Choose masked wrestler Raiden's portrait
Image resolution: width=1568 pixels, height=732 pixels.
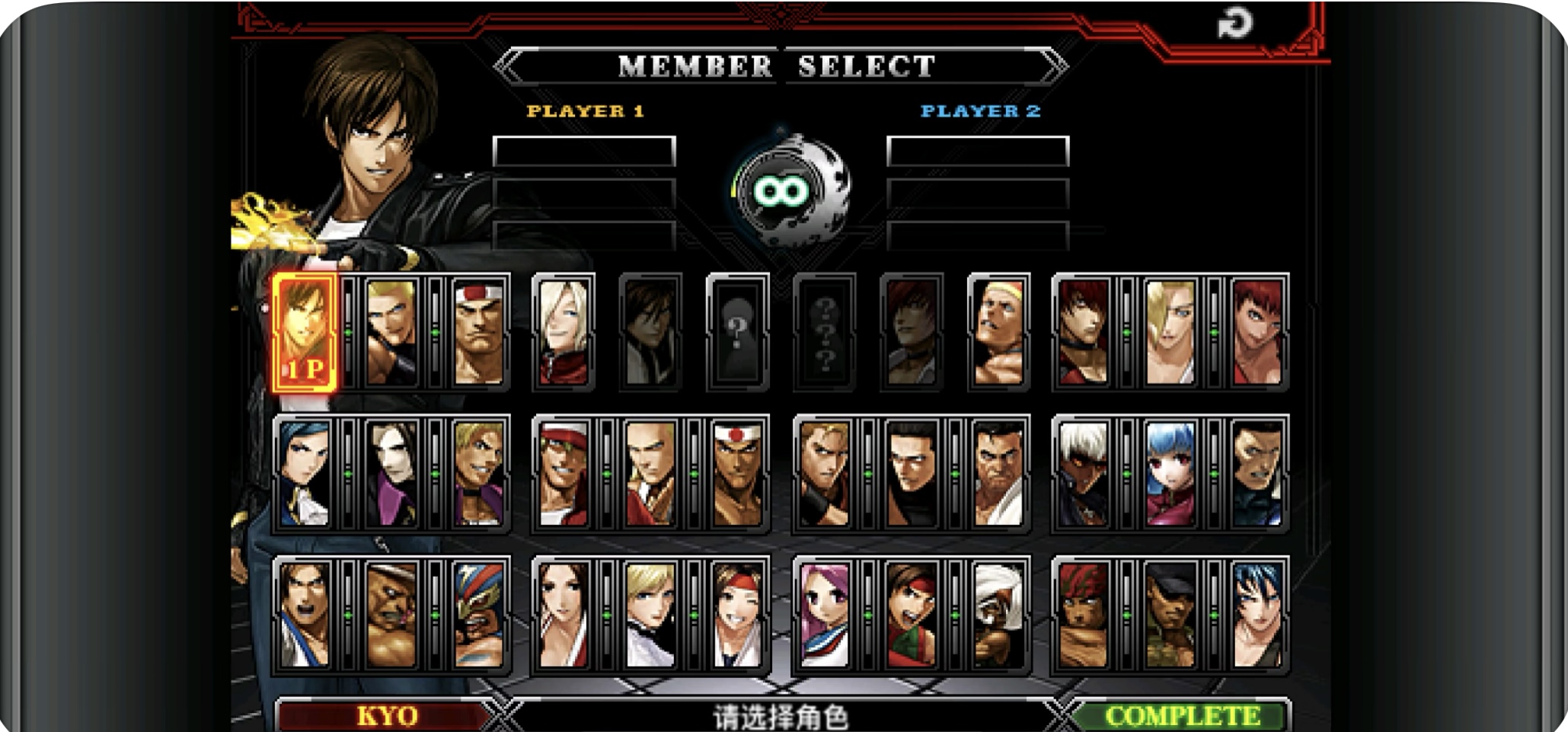click(478, 615)
